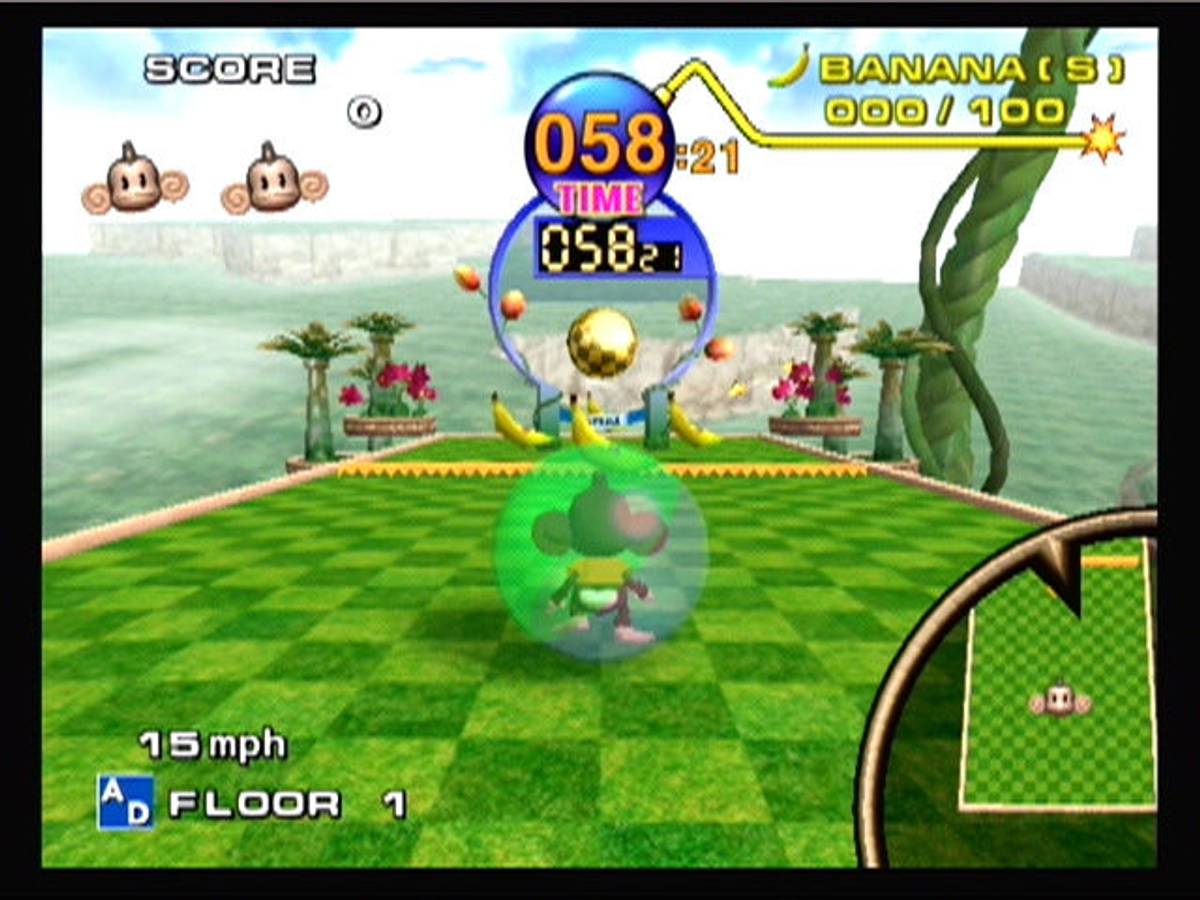
Task: Click the fuse spark icon at the fuse's end
Action: pyautogui.click(x=1103, y=138)
